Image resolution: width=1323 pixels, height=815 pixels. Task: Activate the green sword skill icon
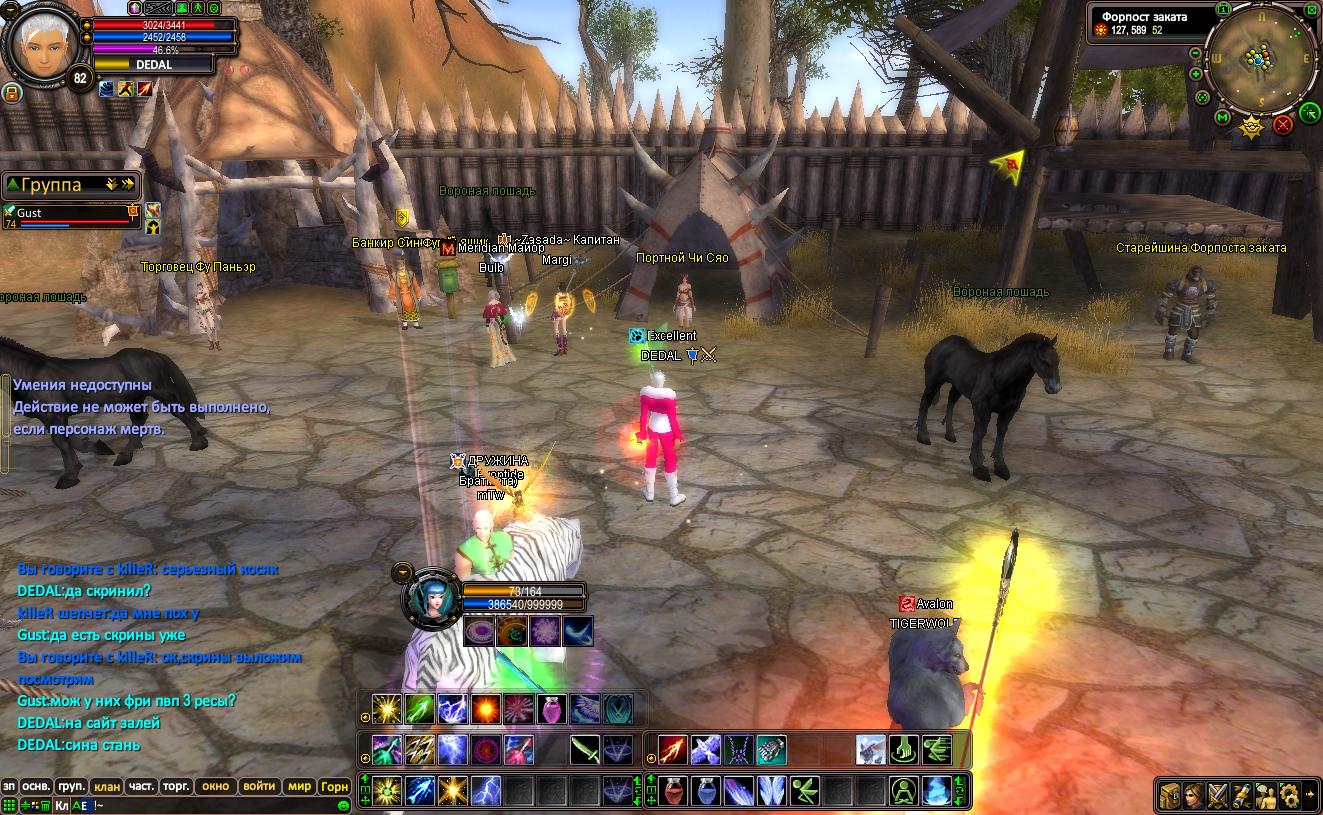585,749
